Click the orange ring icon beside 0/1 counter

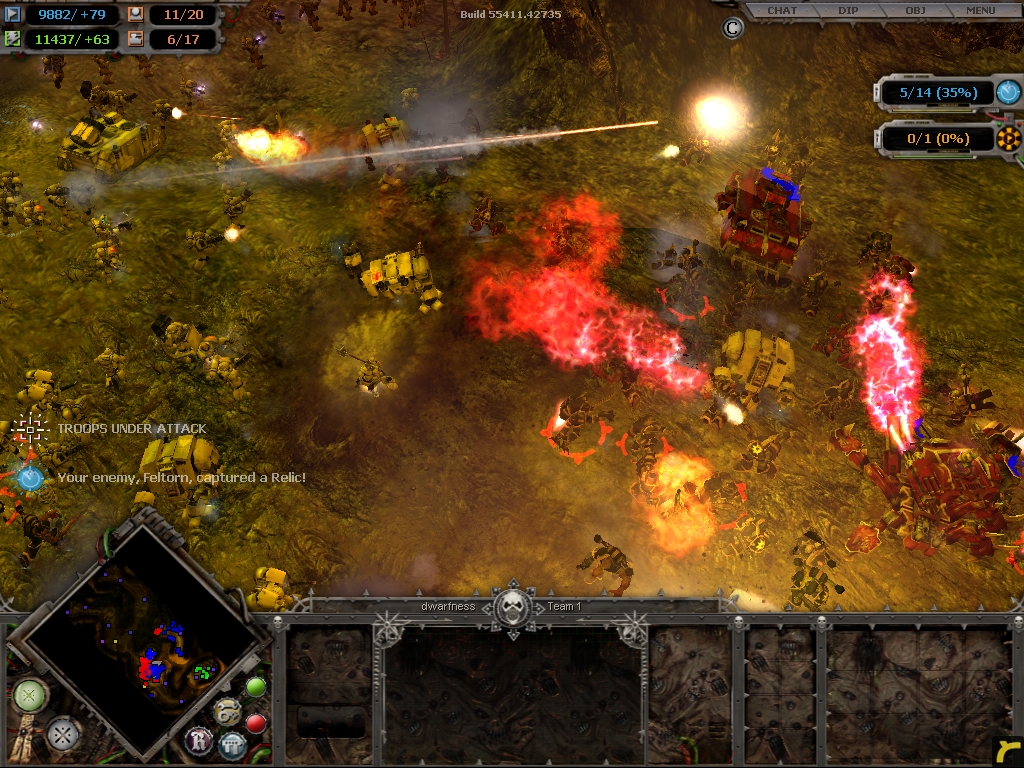(x=1008, y=139)
